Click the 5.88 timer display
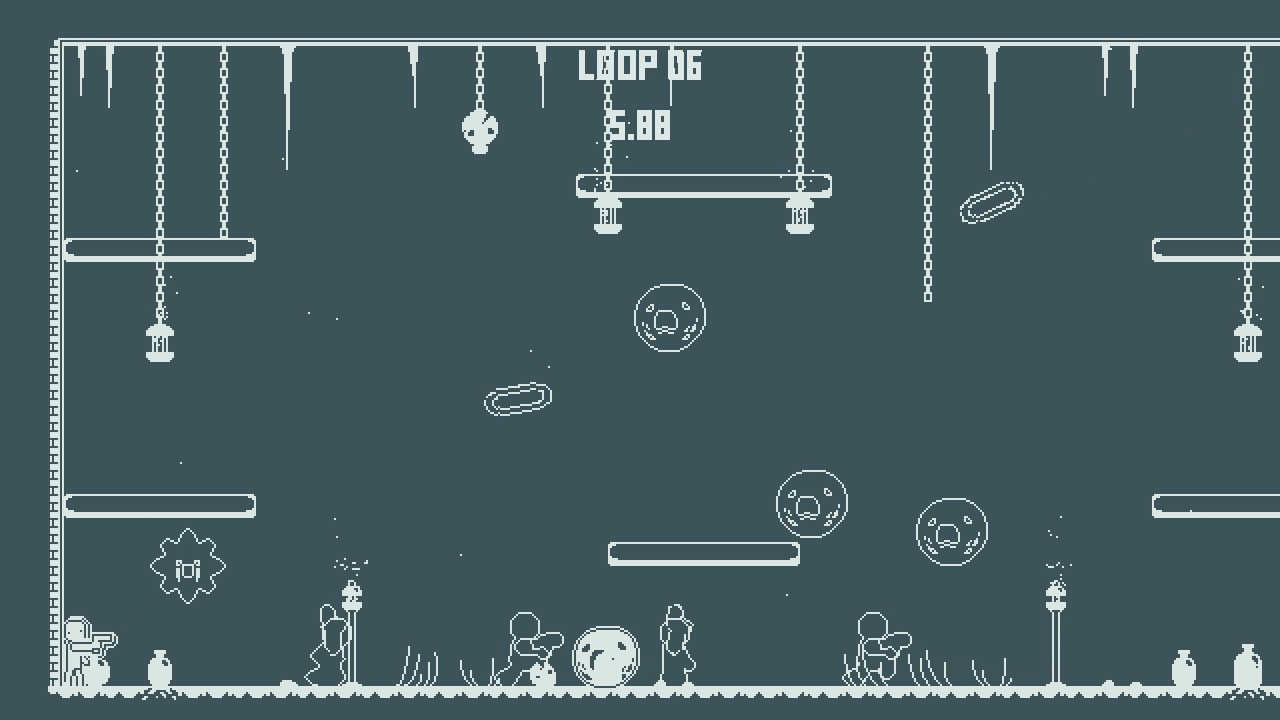Viewport: 1280px width, 720px height. pos(640,125)
